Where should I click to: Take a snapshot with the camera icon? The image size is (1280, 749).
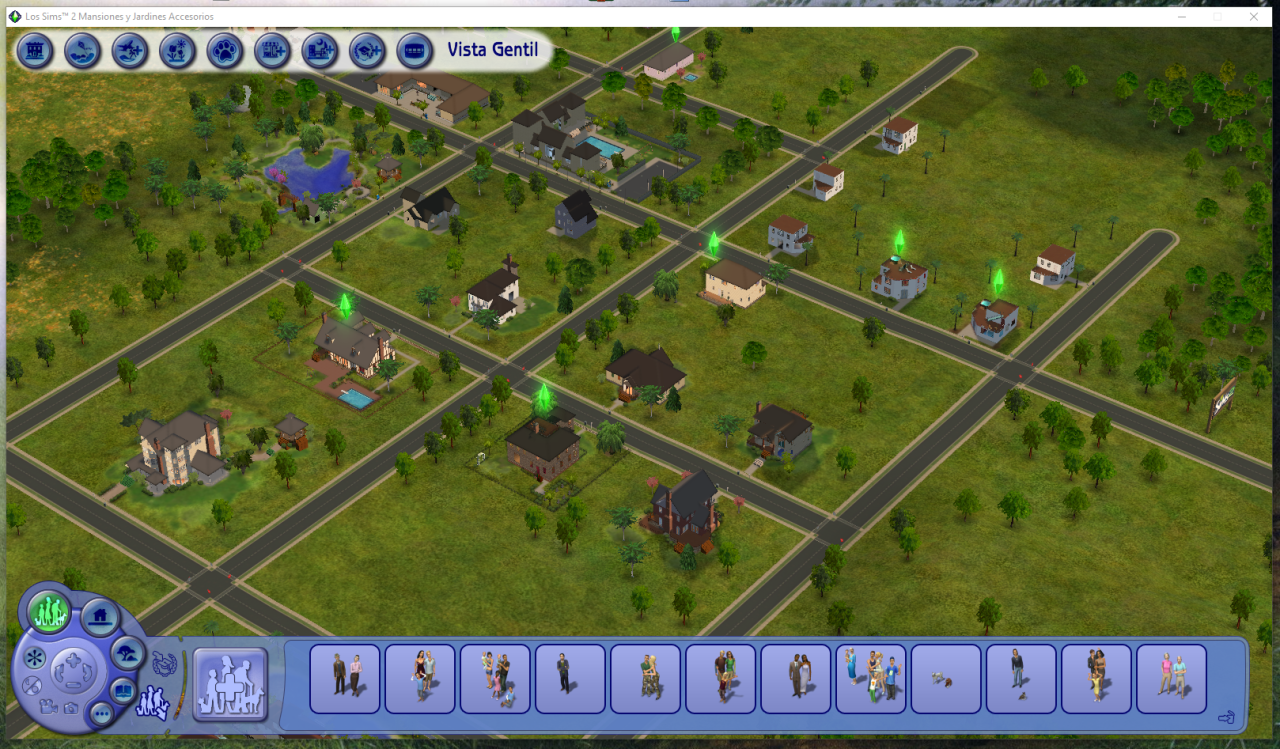[x=71, y=708]
